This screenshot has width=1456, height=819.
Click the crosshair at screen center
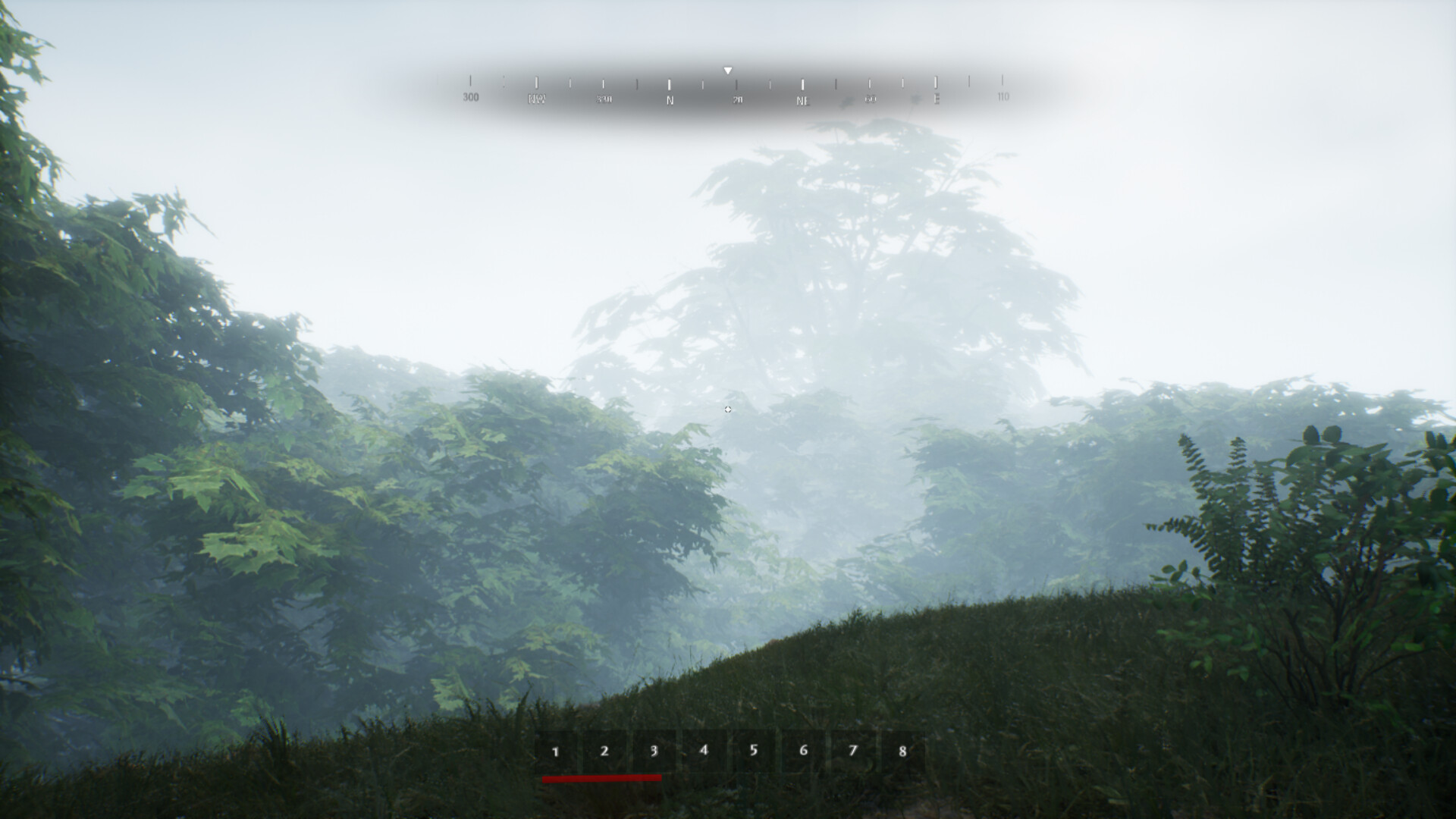tap(728, 409)
